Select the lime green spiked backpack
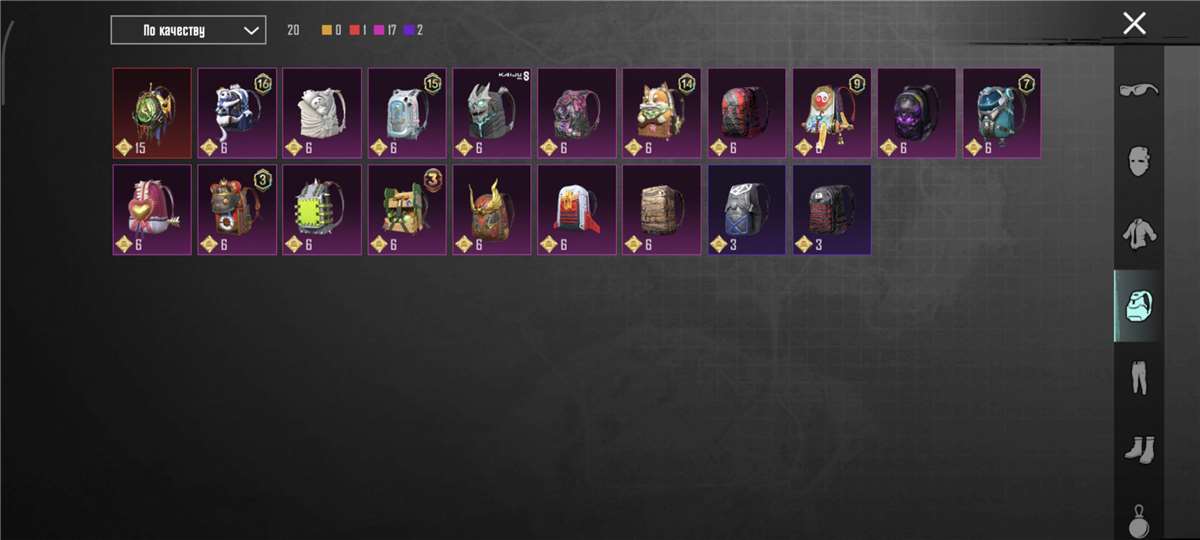 322,210
